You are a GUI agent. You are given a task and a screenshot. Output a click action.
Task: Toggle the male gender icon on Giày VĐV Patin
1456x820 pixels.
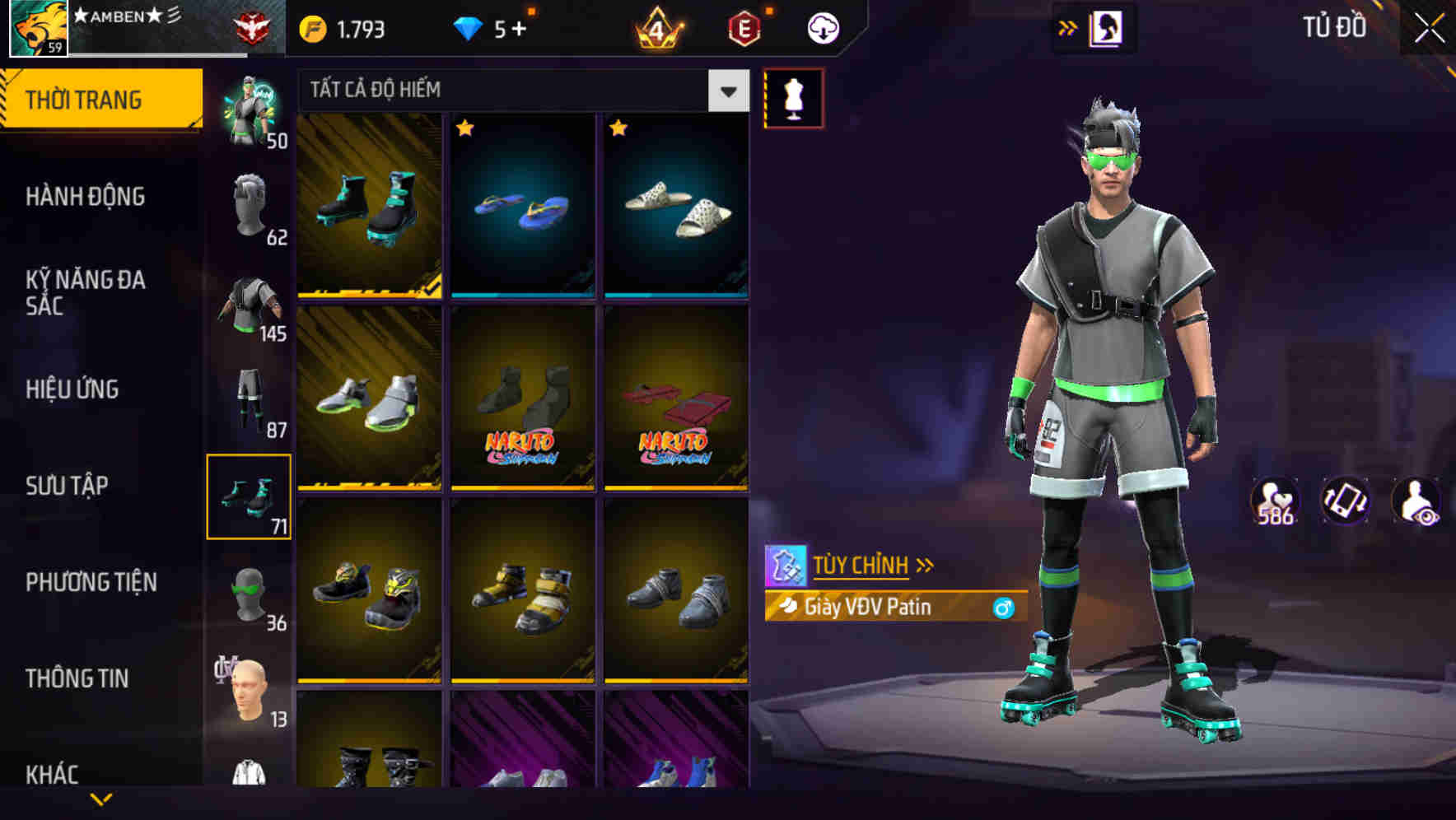click(1004, 608)
